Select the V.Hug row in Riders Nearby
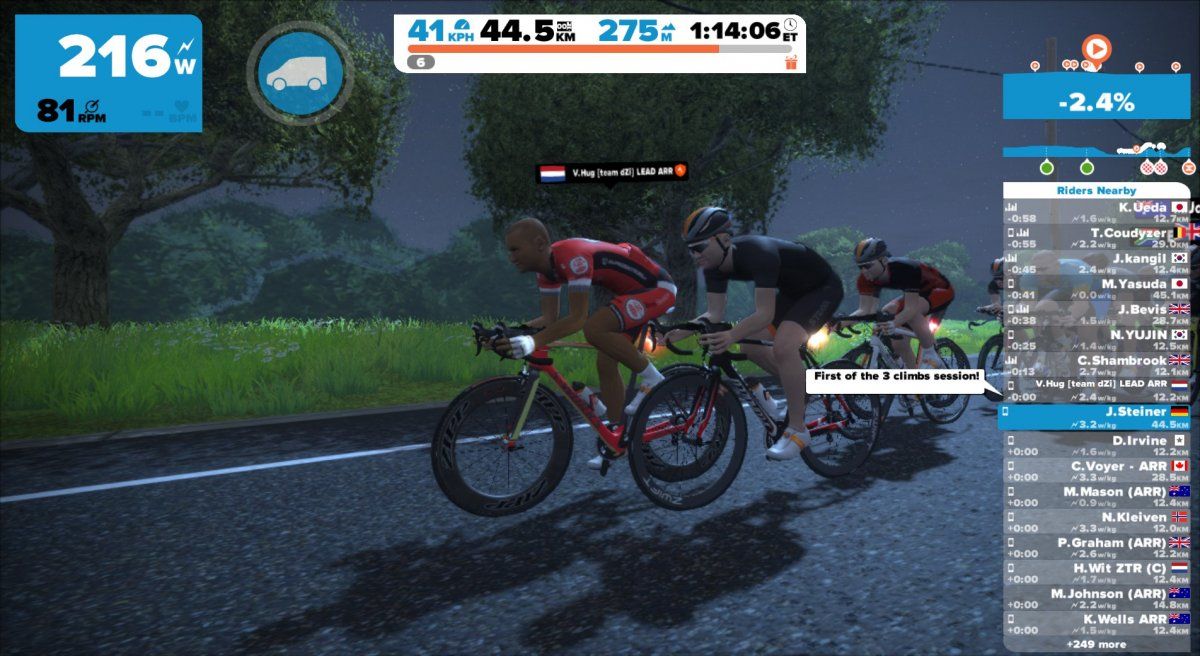This screenshot has height=656, width=1200. (x=1096, y=390)
